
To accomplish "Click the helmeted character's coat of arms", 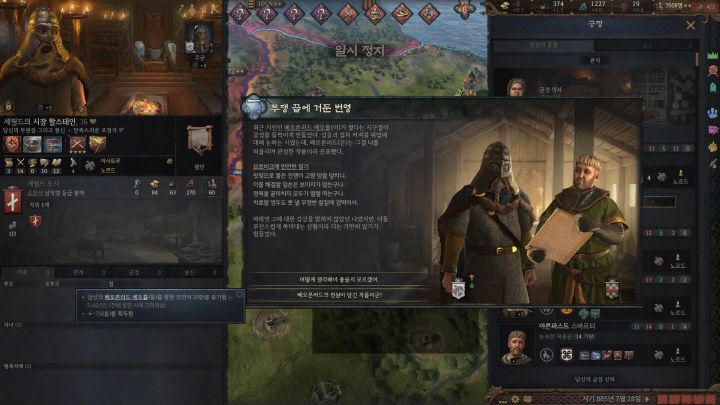I will 459,289.
